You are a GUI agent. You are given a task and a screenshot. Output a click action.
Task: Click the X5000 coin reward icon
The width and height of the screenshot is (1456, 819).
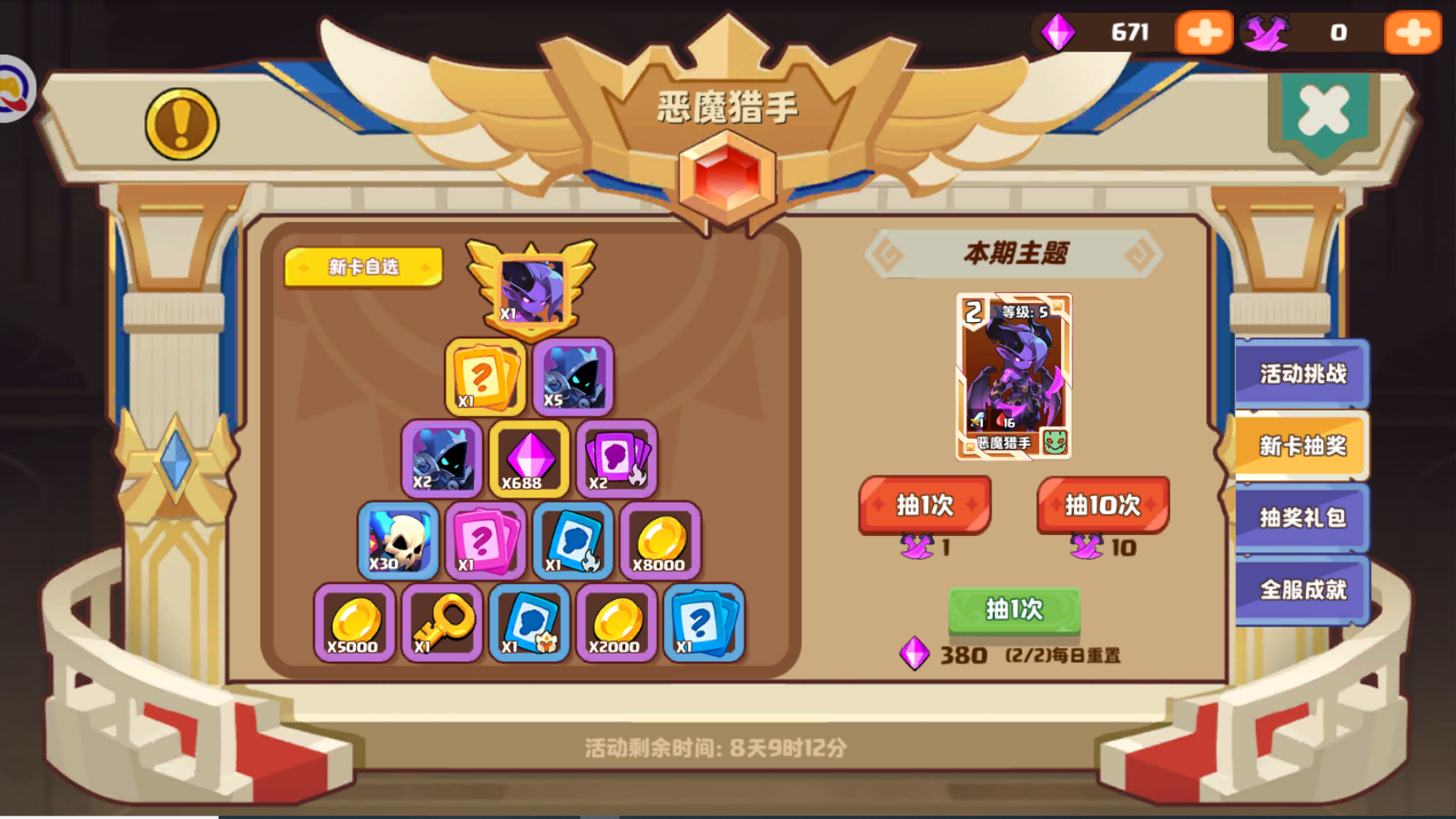[353, 622]
